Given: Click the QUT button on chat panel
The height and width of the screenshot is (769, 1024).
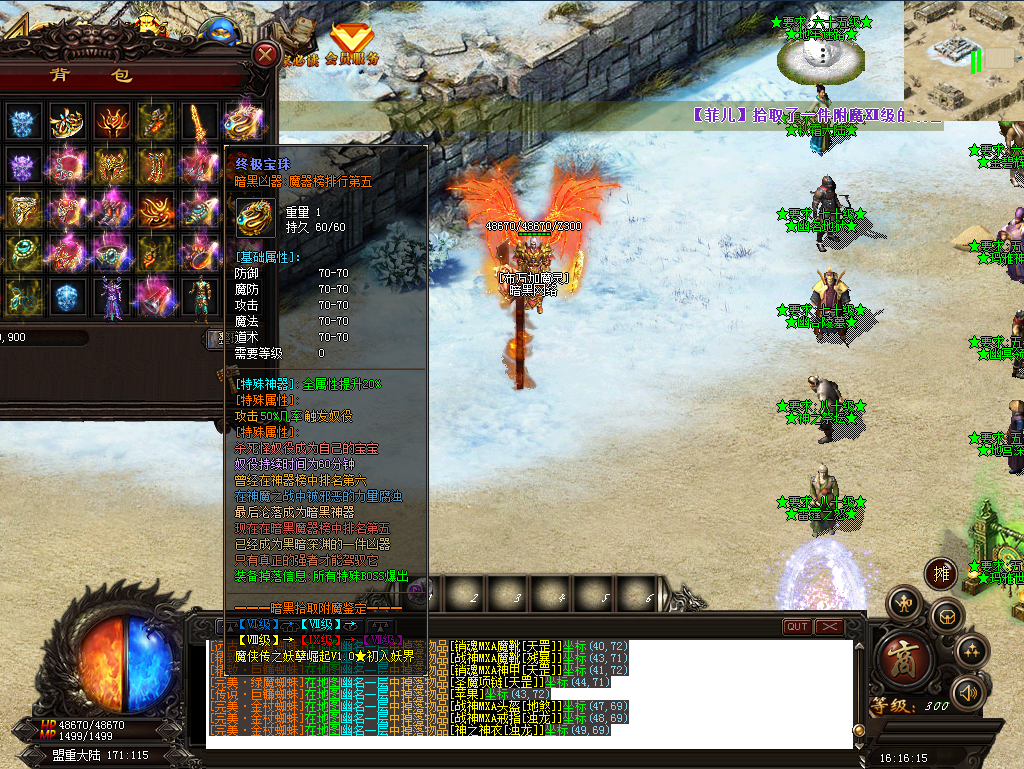Looking at the screenshot, I should tap(797, 627).
